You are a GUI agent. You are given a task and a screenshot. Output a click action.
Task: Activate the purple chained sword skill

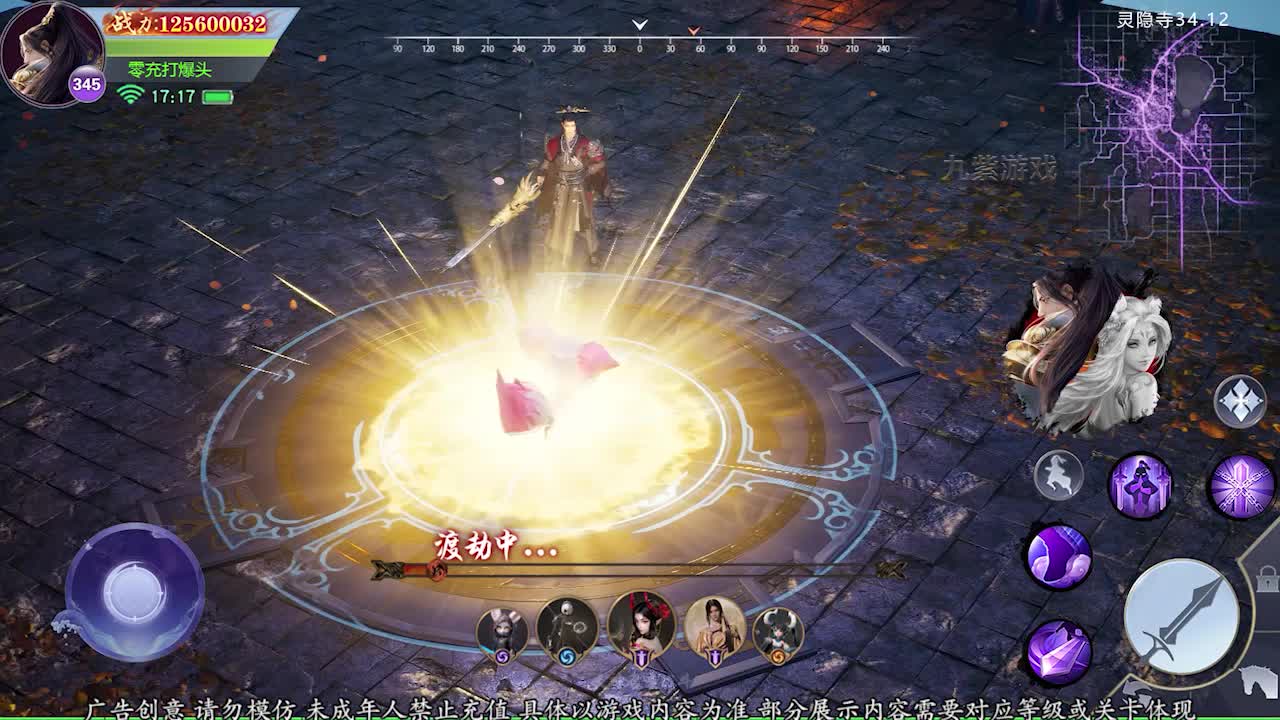click(x=1241, y=487)
